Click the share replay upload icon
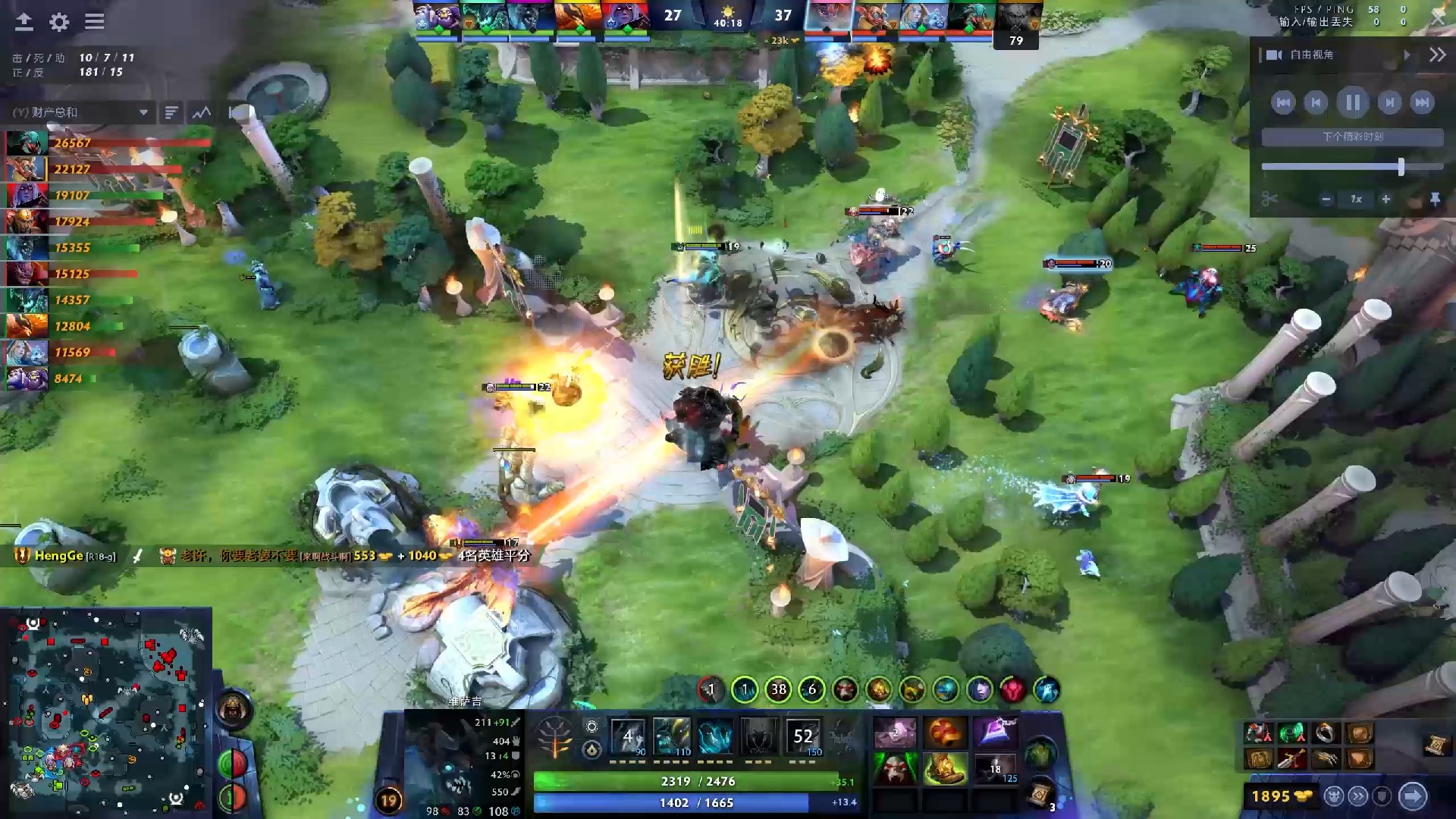The width and height of the screenshot is (1456, 819). coord(24,22)
